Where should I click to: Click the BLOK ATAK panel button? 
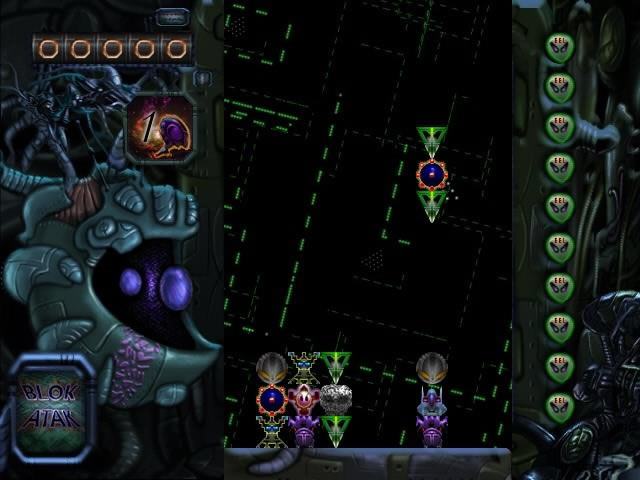pos(54,408)
